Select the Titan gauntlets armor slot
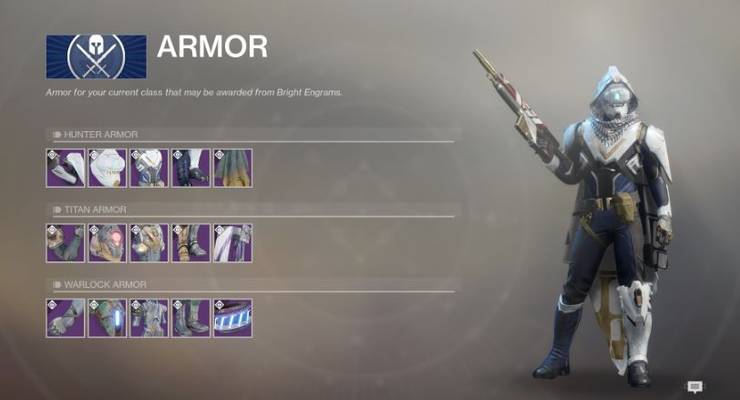This screenshot has width=740, height=400. 65,243
